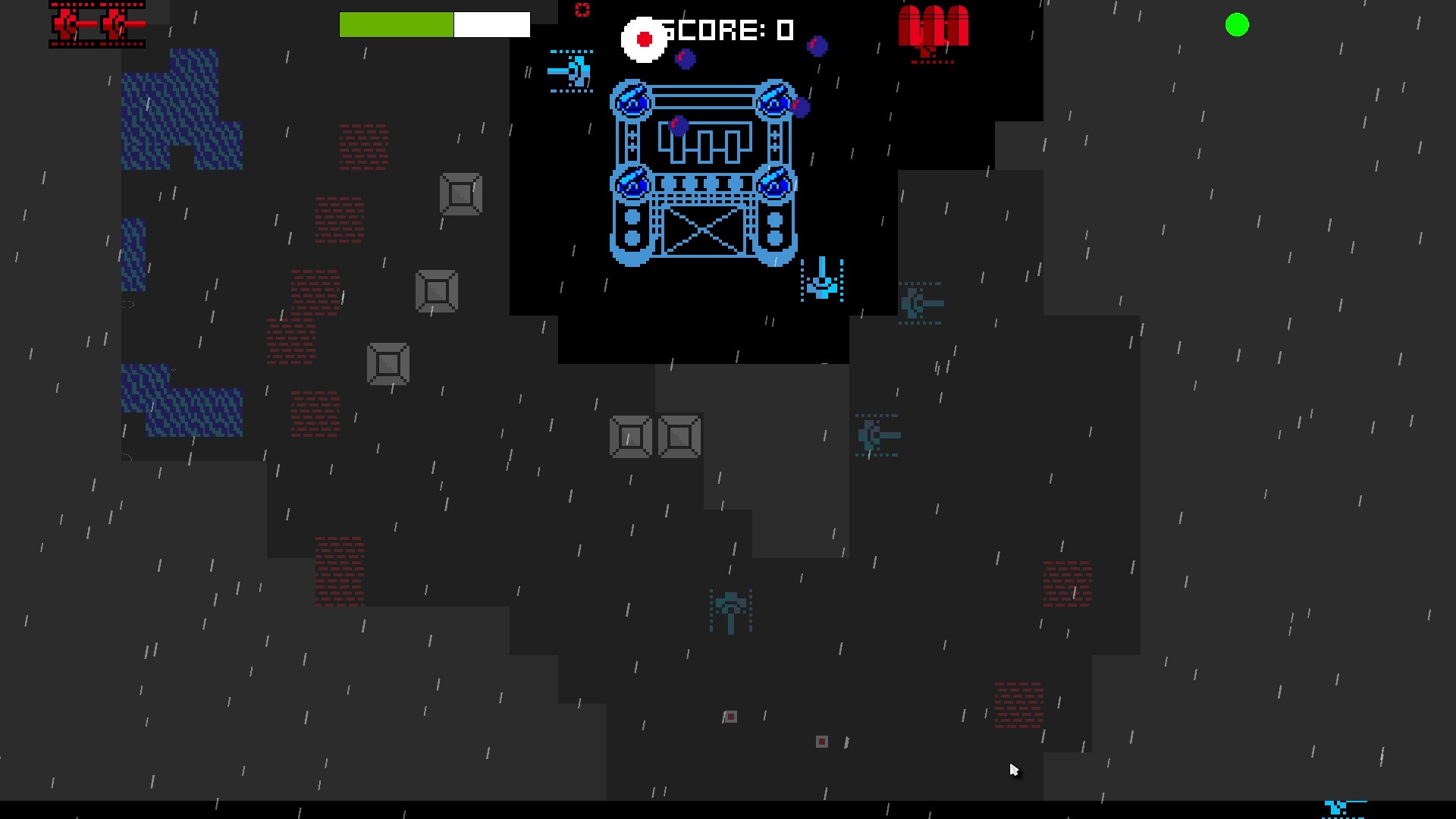Viewport: 1456px width, 819px height.
Task: Click the green status dot in the top-right corner
Action: coord(1238,25)
